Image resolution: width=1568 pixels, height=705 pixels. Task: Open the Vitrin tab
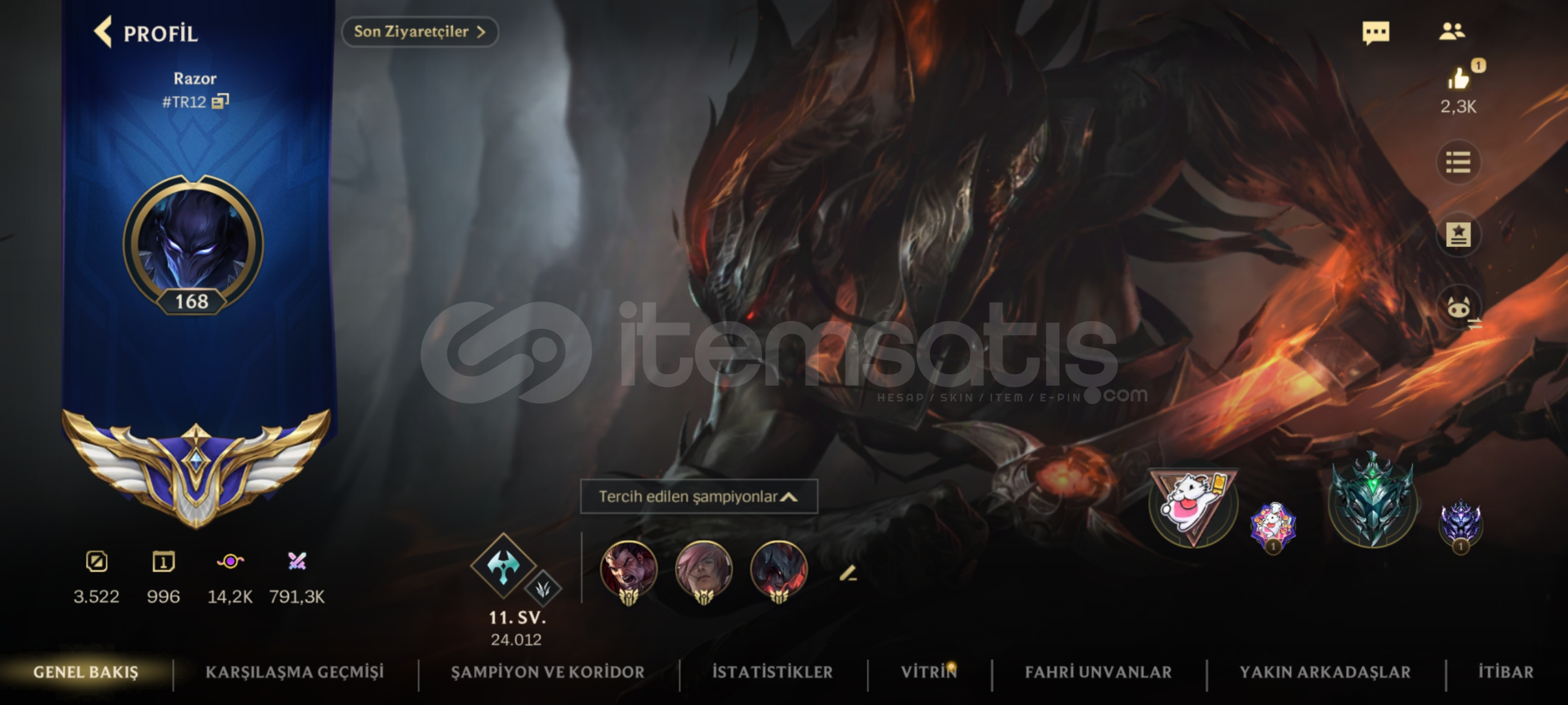pyautogui.click(x=928, y=671)
